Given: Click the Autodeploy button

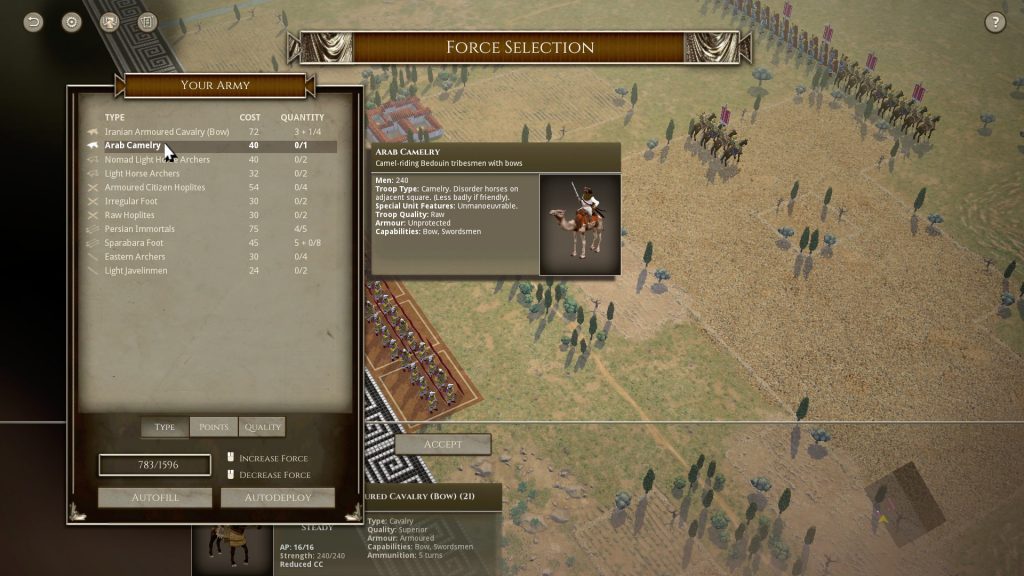Looking at the screenshot, I should 277,497.
